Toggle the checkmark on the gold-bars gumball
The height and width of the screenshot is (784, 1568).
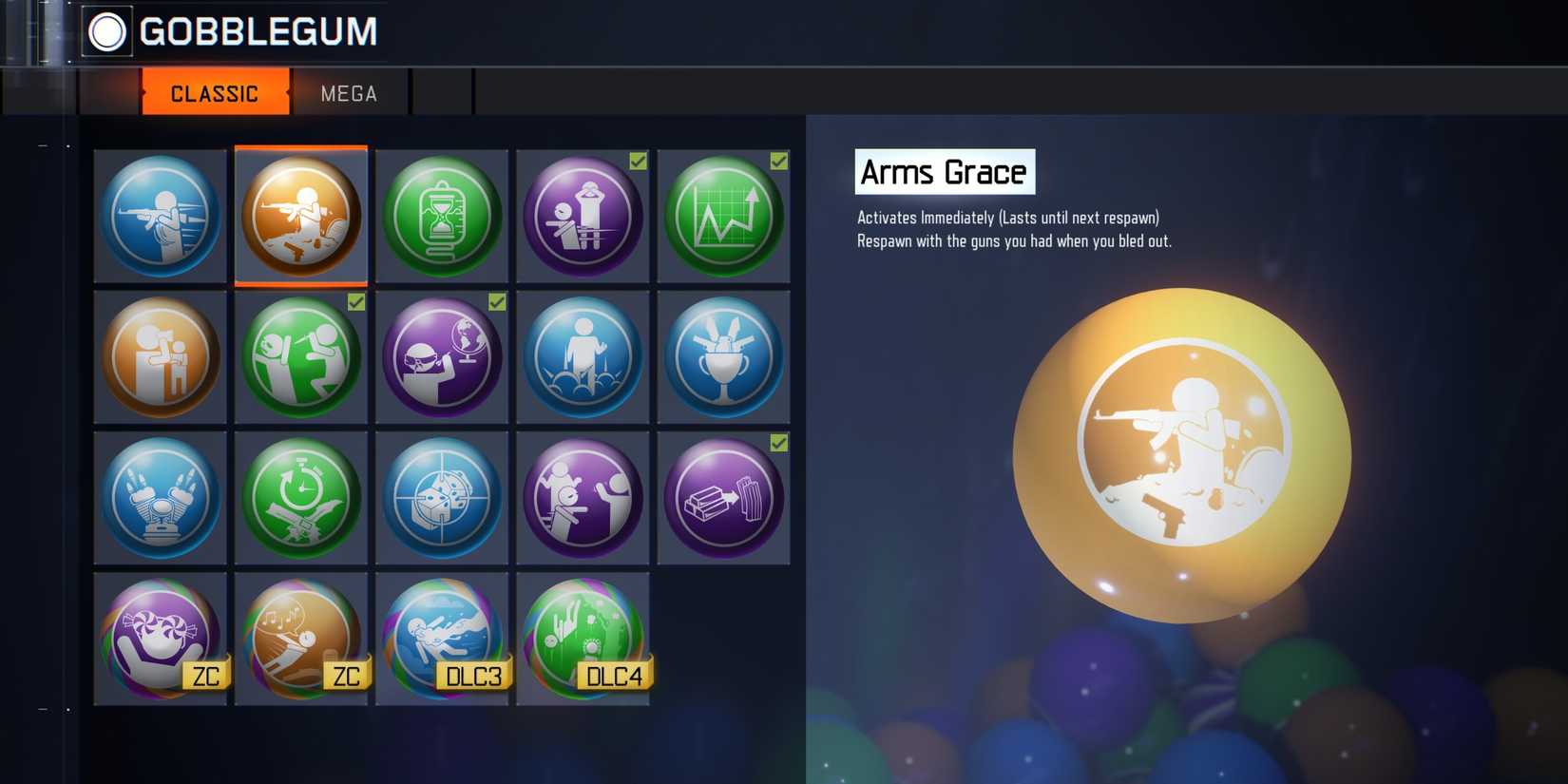click(x=777, y=443)
